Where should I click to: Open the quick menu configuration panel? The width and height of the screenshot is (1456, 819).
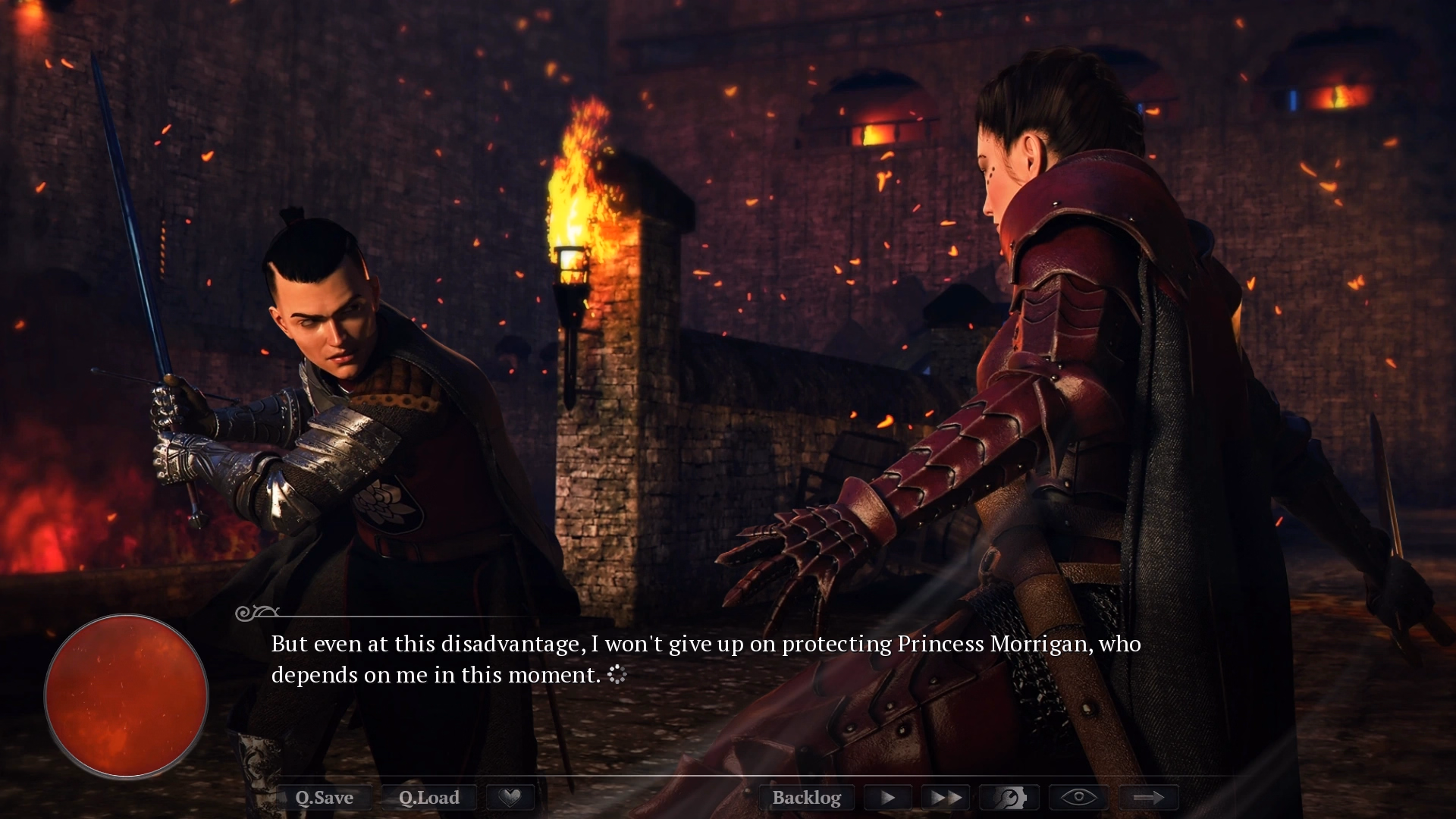click(x=1008, y=797)
